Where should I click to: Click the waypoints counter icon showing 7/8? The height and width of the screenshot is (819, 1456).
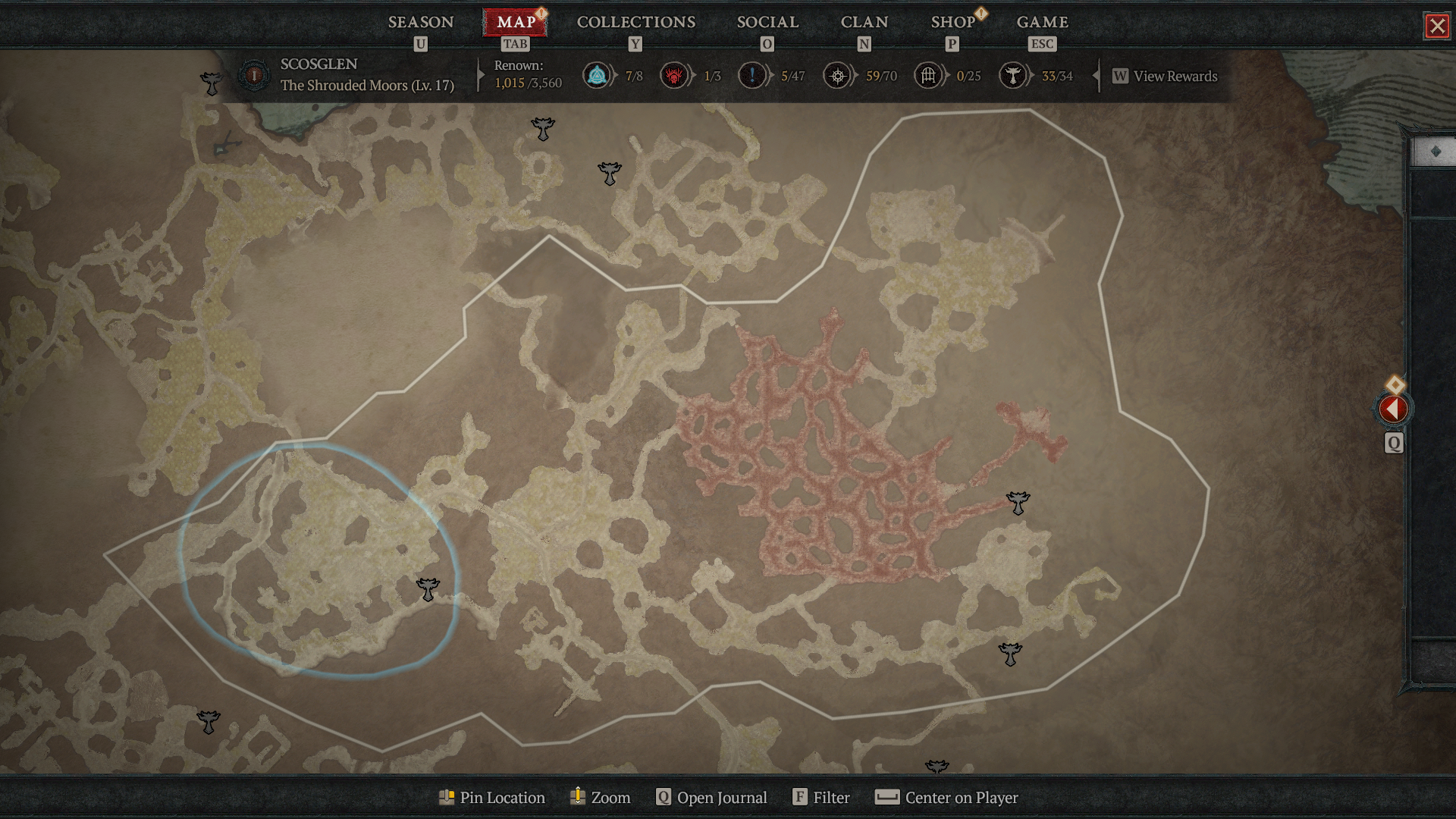click(x=597, y=76)
